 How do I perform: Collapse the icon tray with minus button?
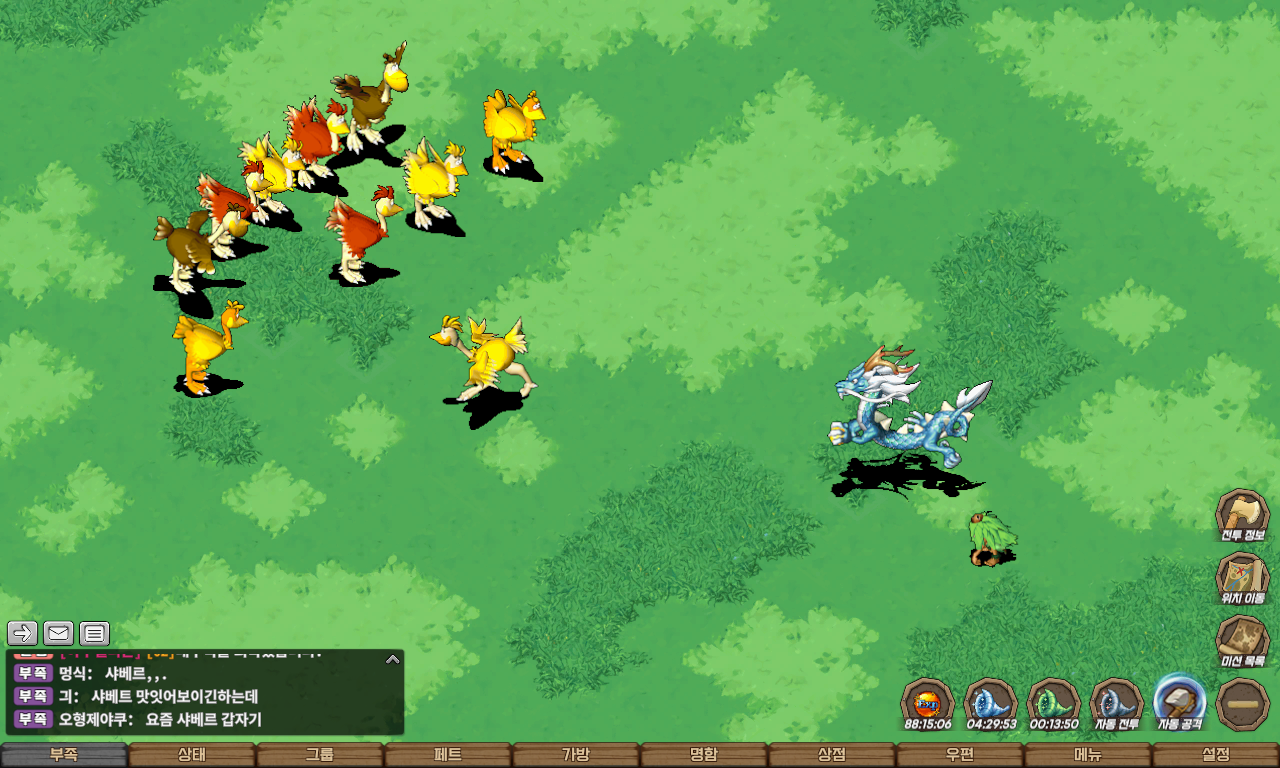[x=1243, y=704]
